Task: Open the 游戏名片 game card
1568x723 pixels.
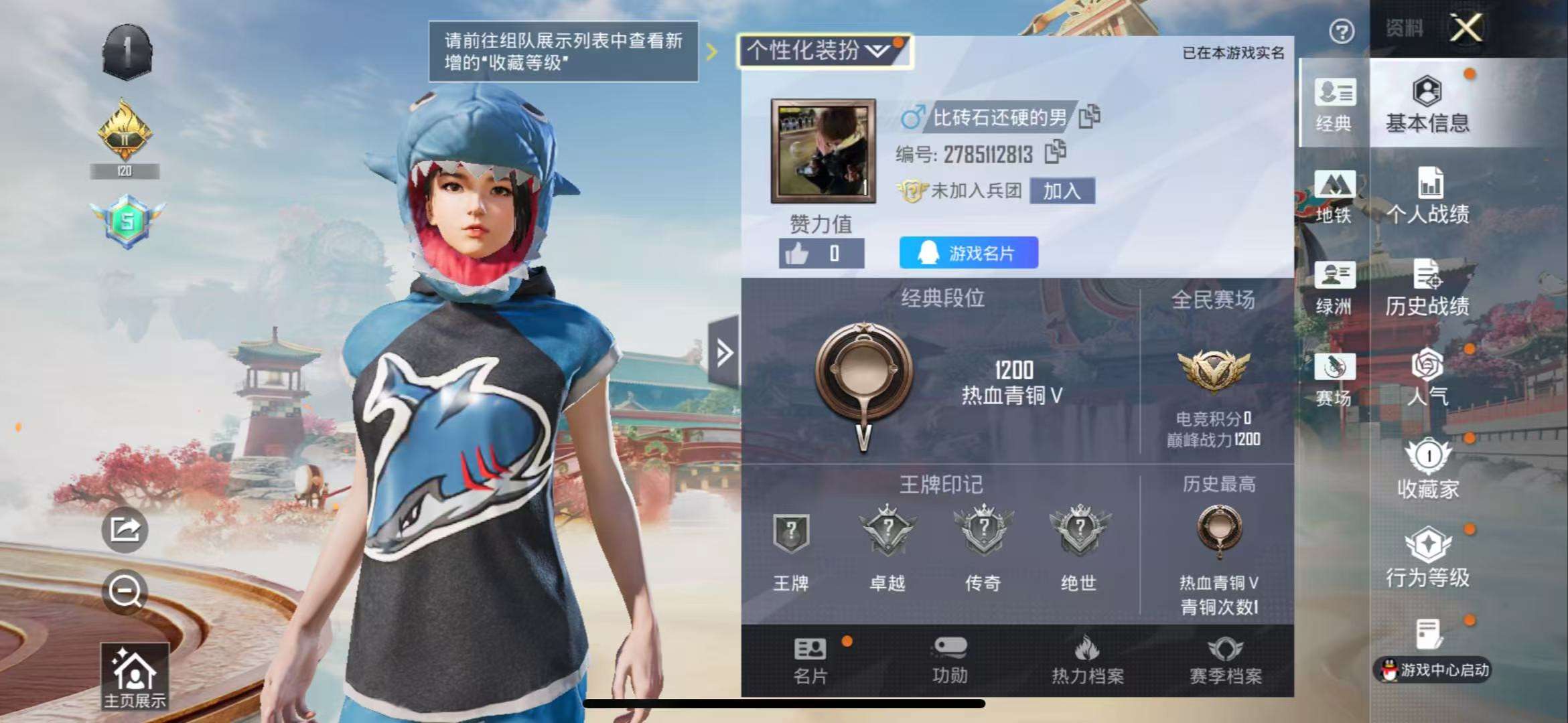Action: point(969,253)
